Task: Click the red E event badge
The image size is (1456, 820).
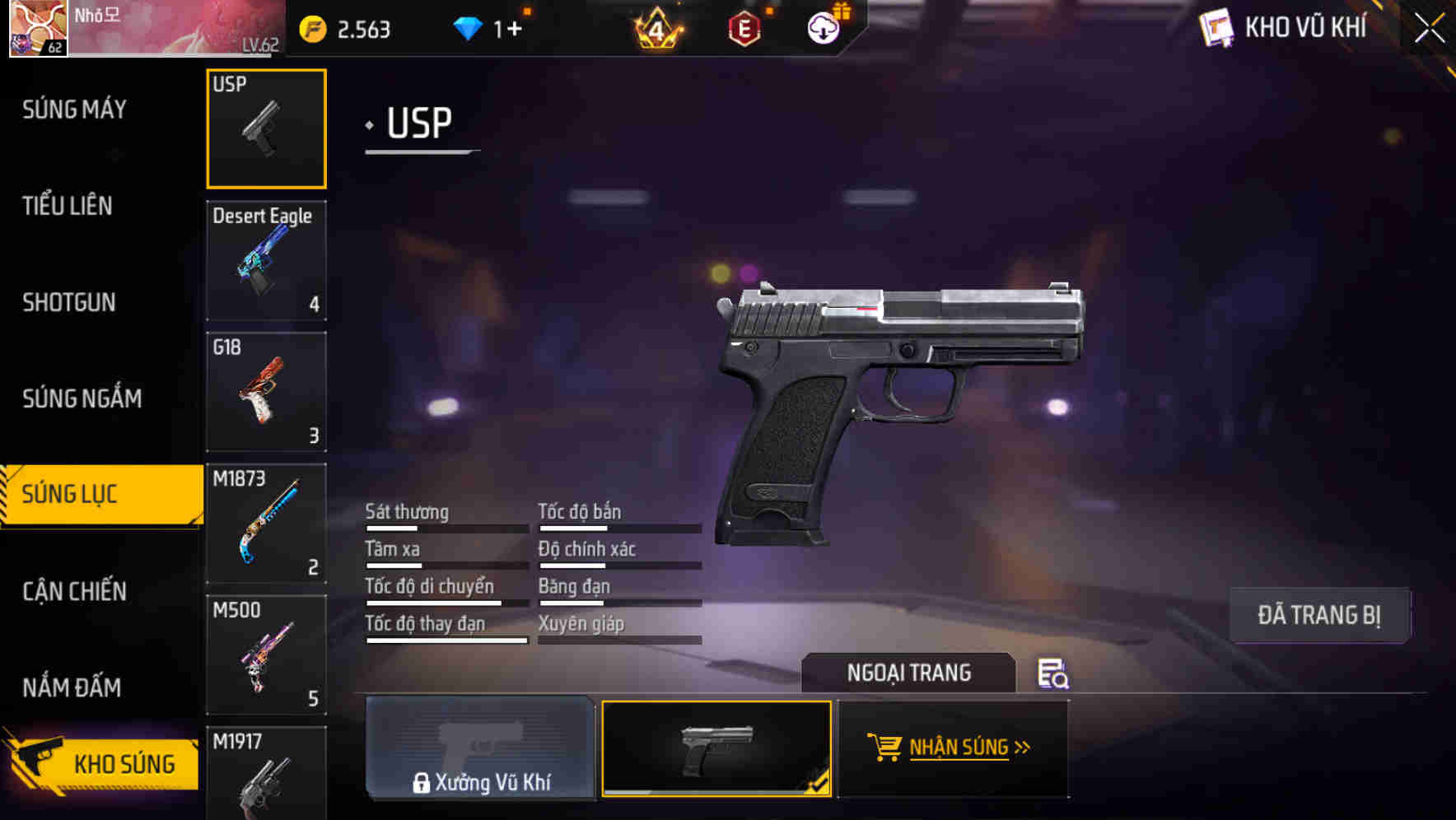Action: pos(744,27)
